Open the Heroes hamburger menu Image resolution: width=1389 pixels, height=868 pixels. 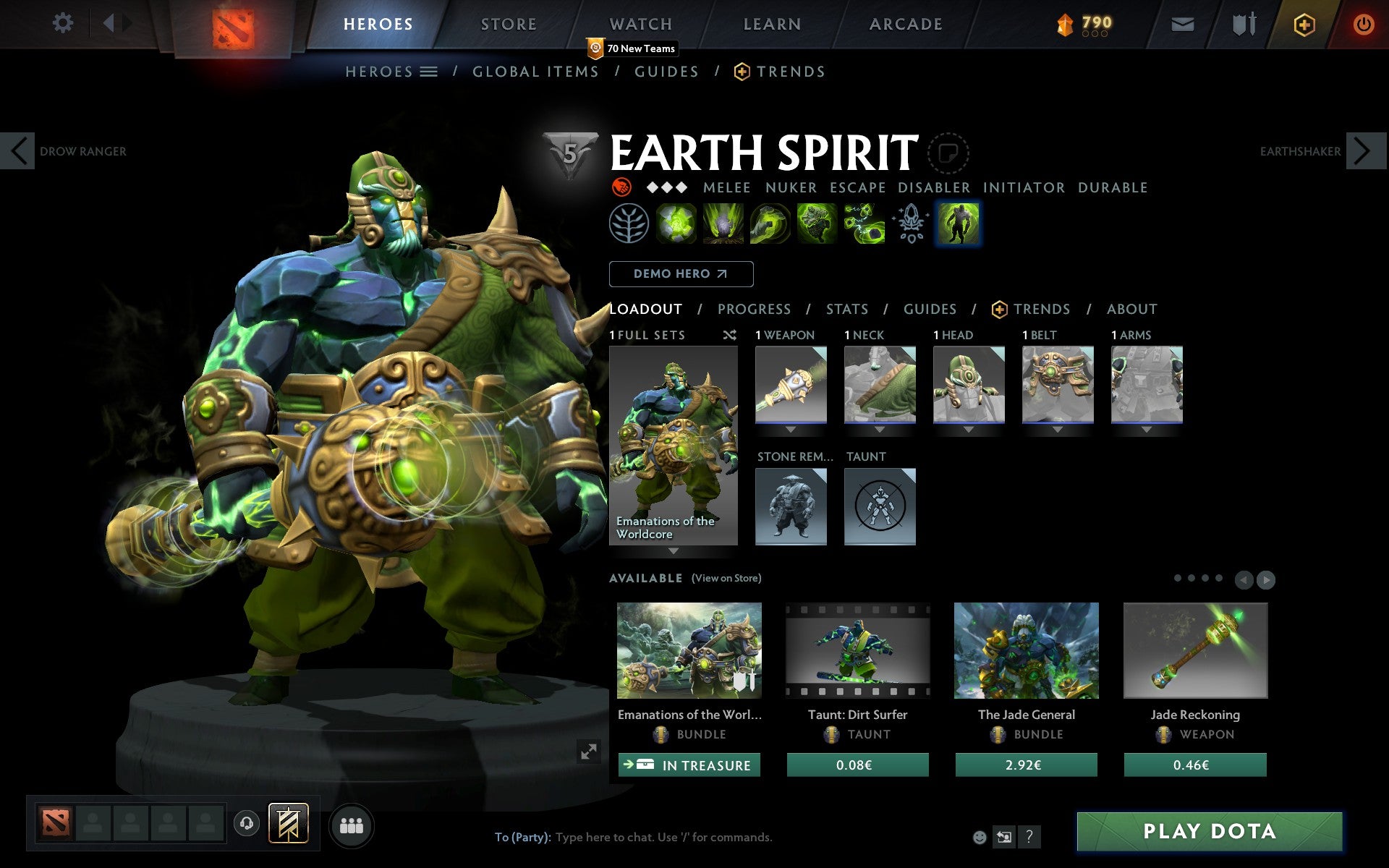(x=430, y=72)
